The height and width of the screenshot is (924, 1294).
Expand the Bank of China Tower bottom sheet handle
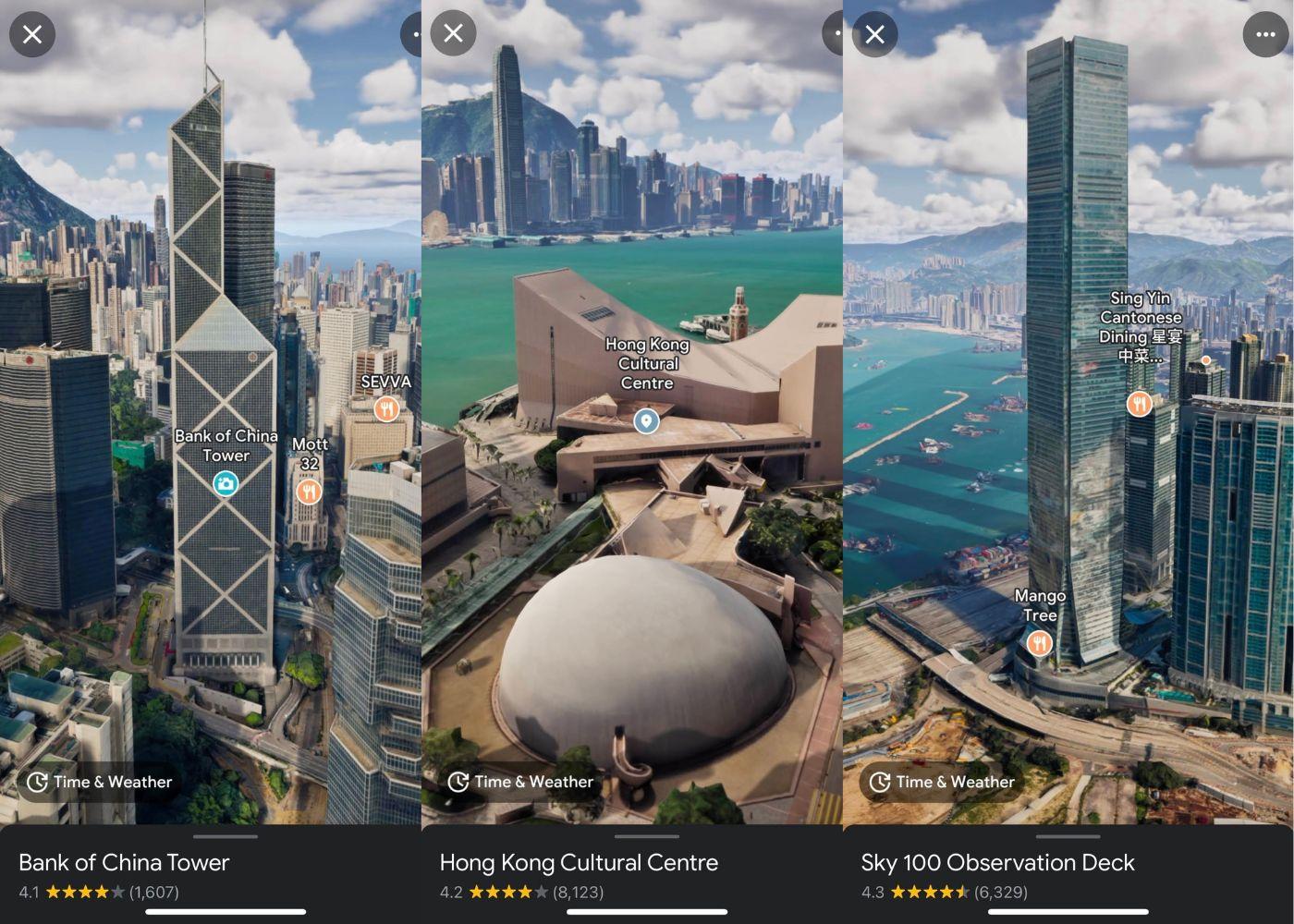226,837
